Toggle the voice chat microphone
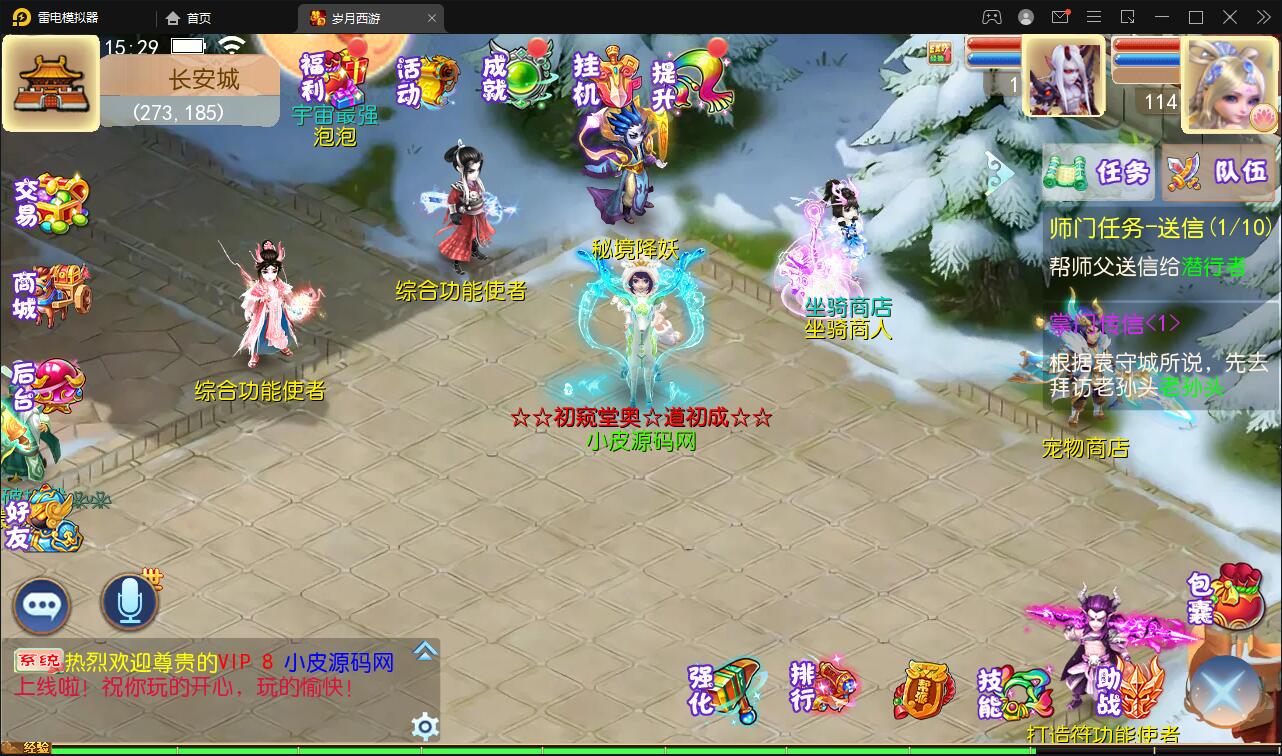This screenshot has width=1282, height=756. (x=128, y=600)
